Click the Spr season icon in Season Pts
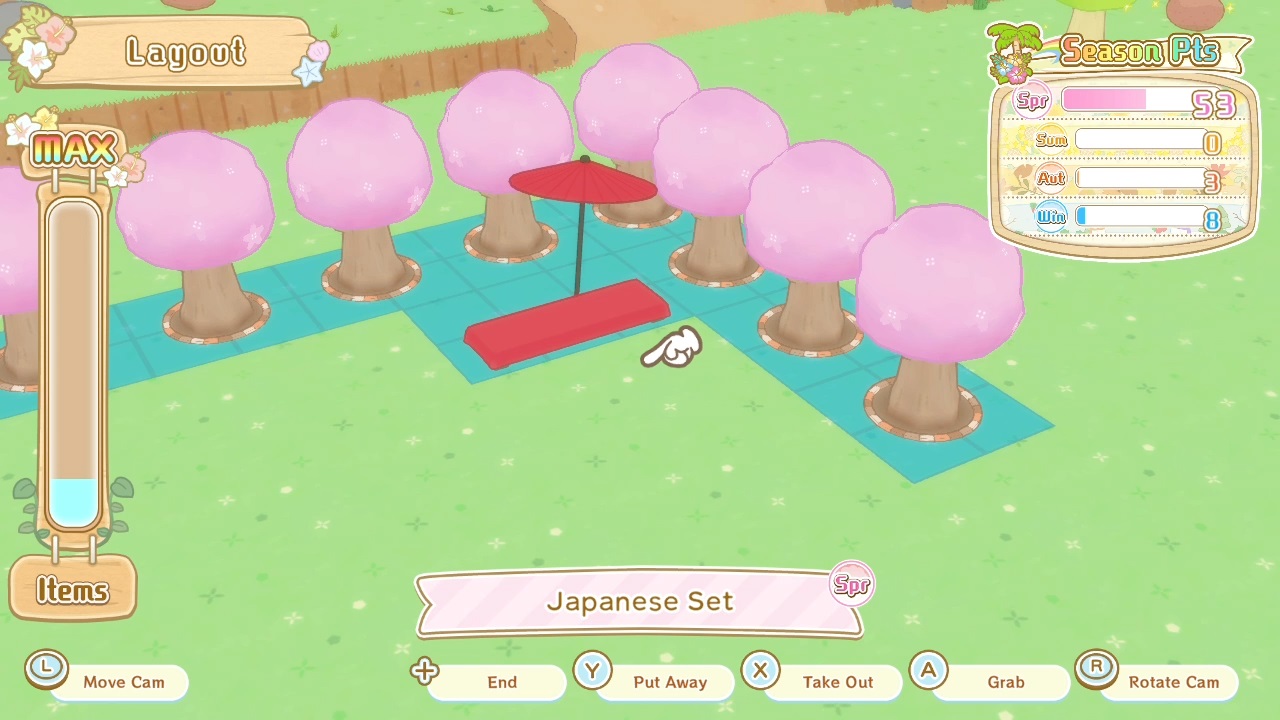 point(1031,100)
